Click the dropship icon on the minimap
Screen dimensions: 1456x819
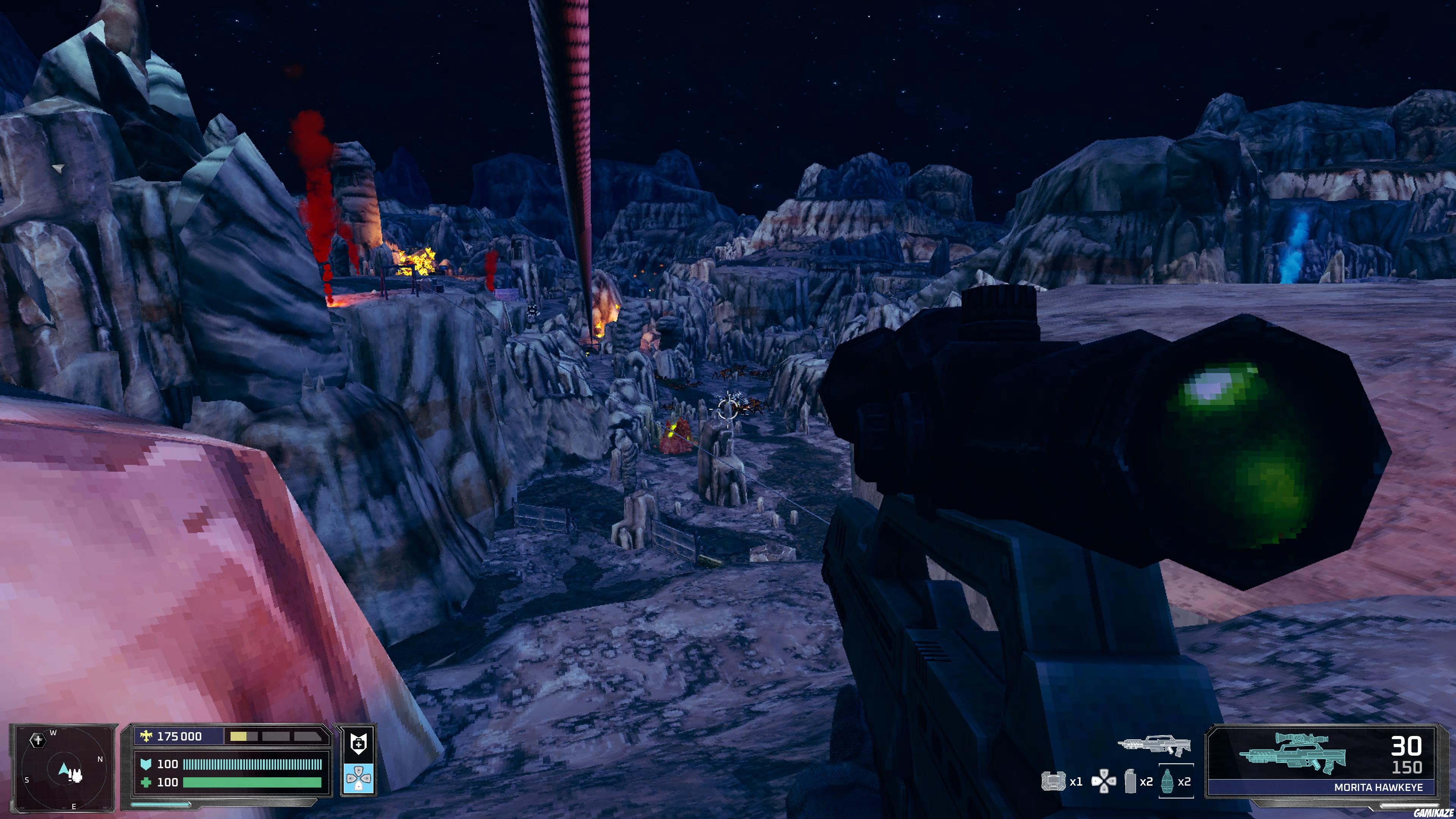pos(38,740)
